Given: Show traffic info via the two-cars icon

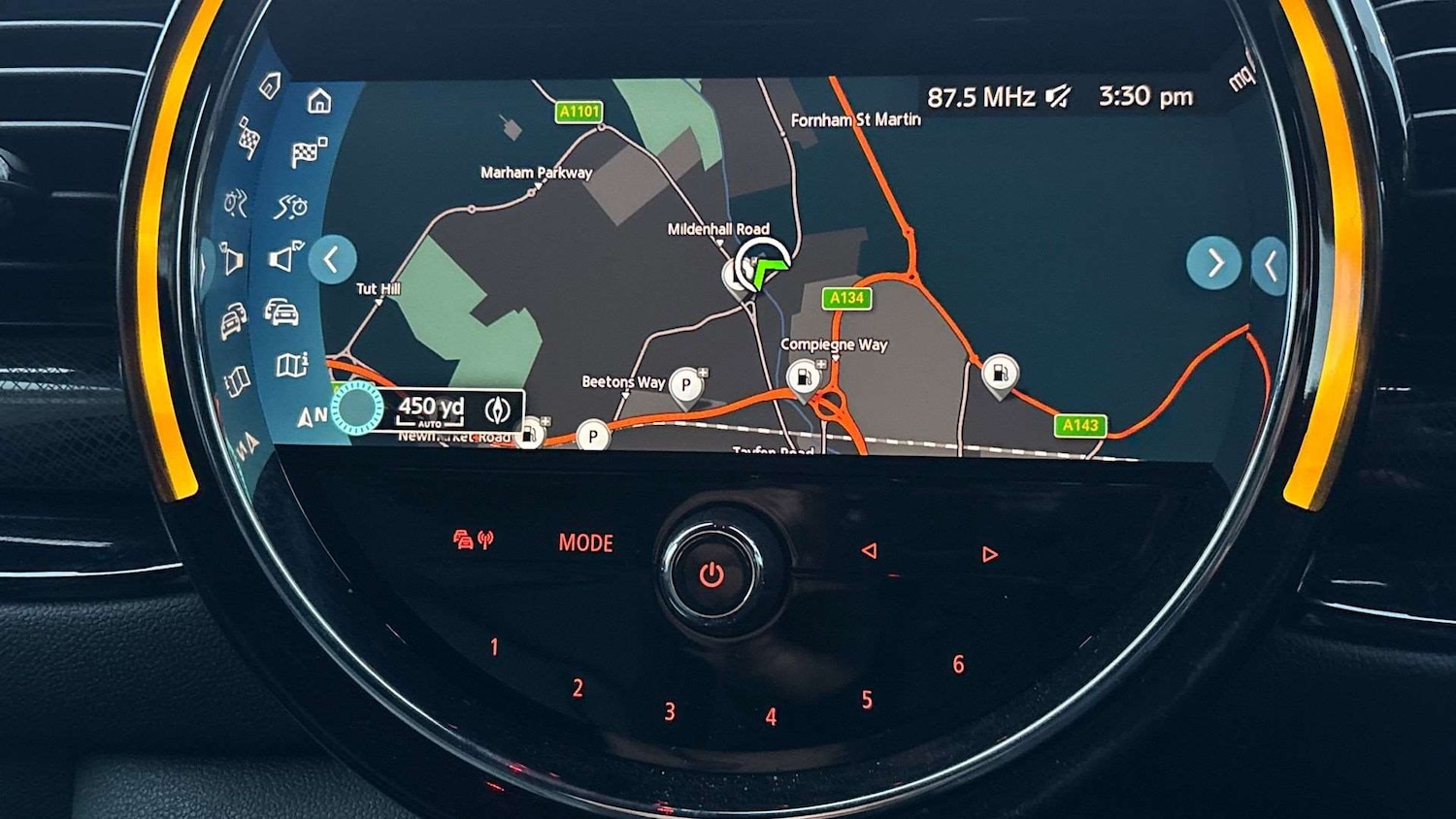Looking at the screenshot, I should [281, 311].
